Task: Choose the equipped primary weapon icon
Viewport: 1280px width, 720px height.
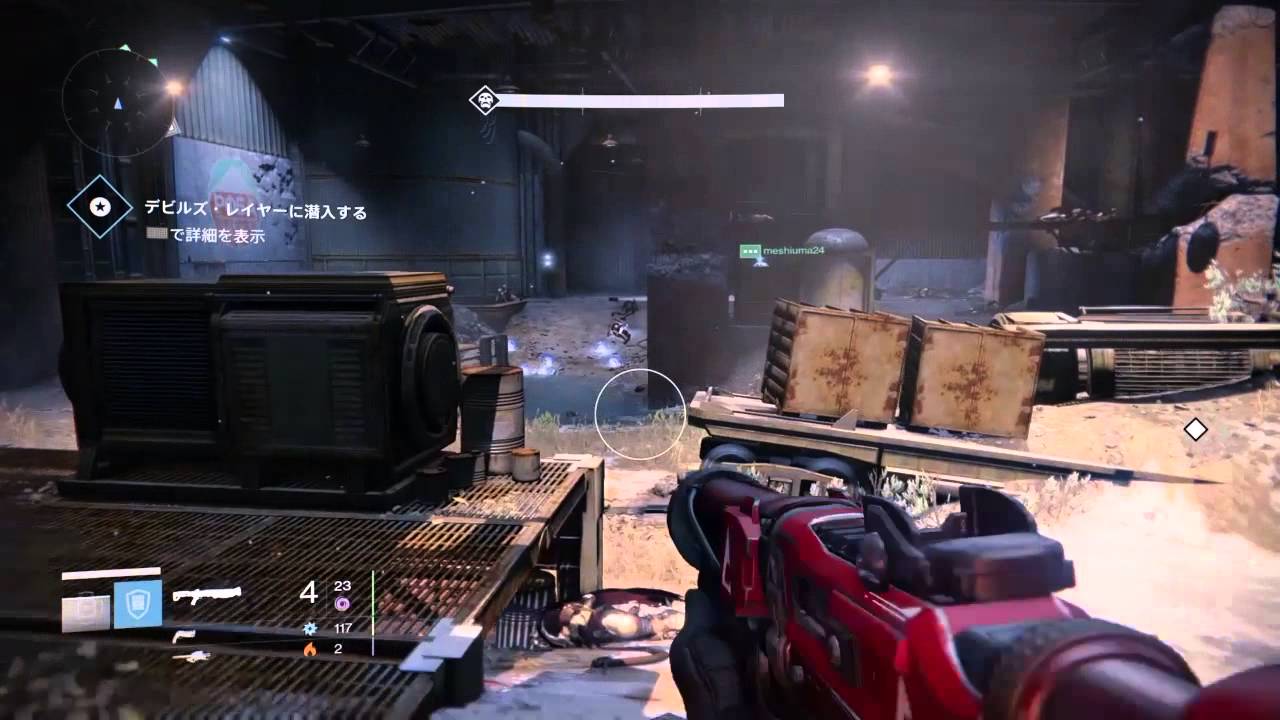Action: 206,596
